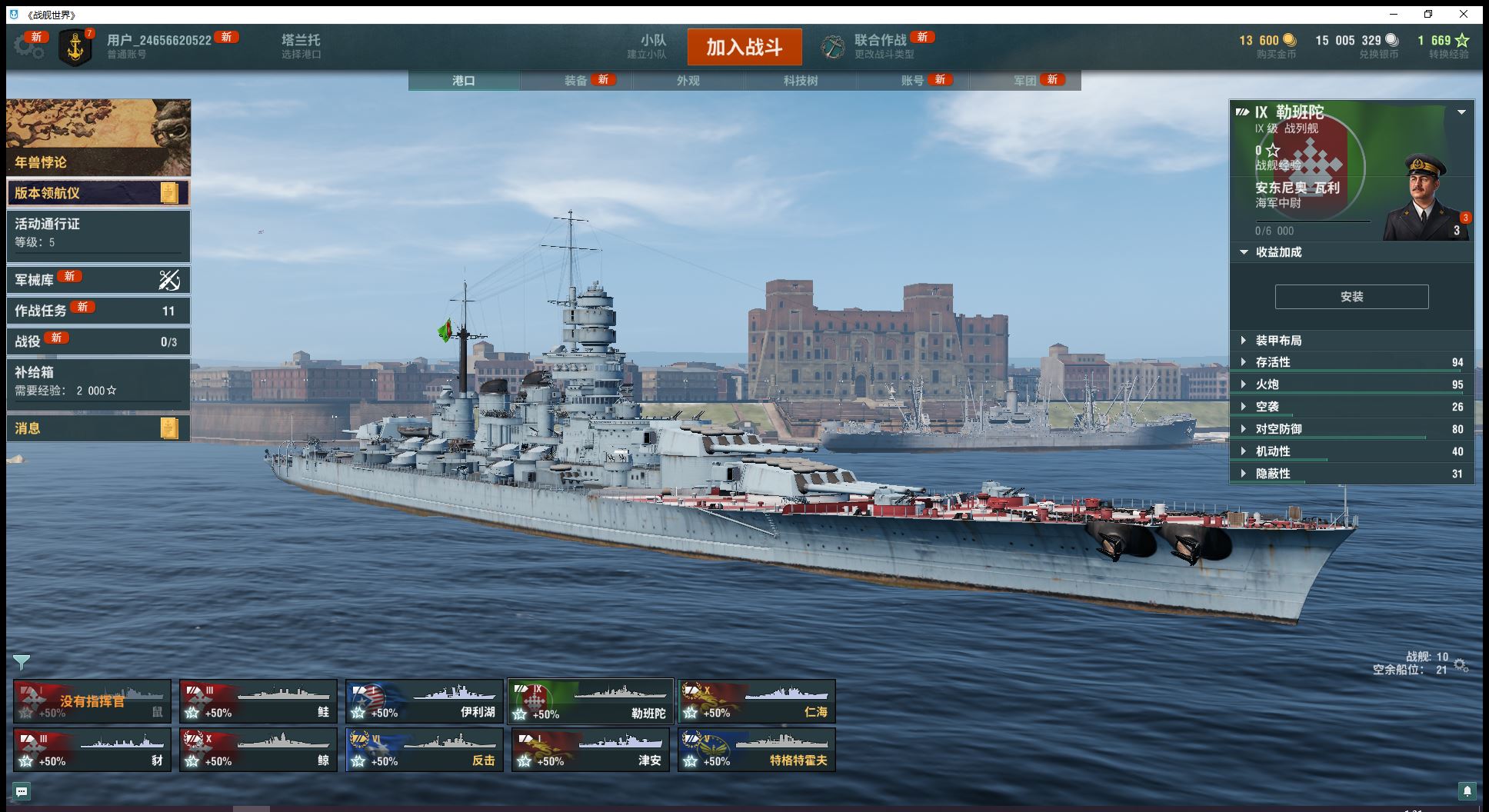The width and height of the screenshot is (1489, 812).
Task: Click the 加入战斗 battle button
Action: [744, 48]
